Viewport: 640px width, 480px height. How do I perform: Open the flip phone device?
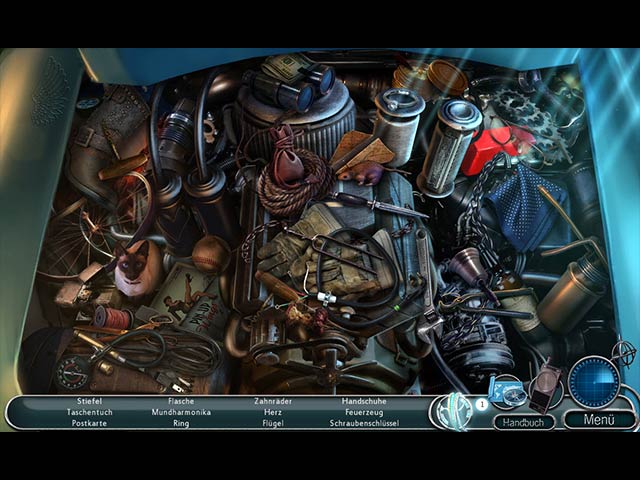547,386
